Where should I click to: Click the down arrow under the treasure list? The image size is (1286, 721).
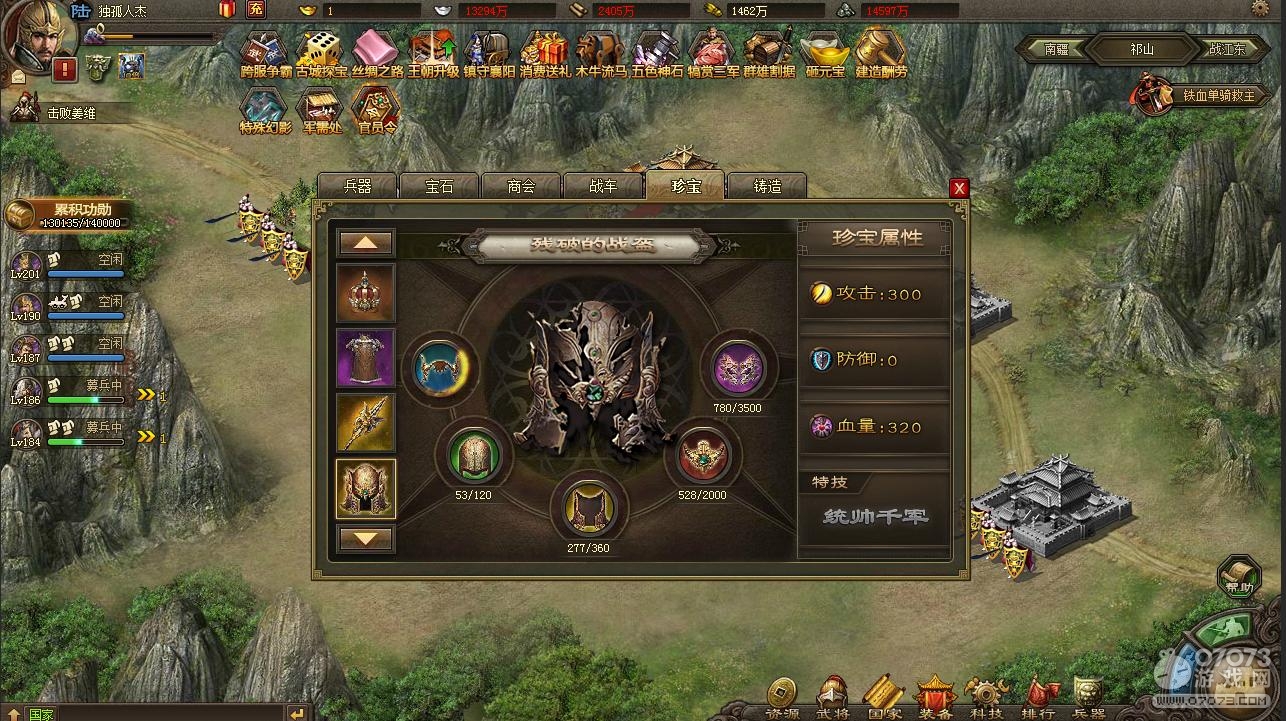(366, 538)
